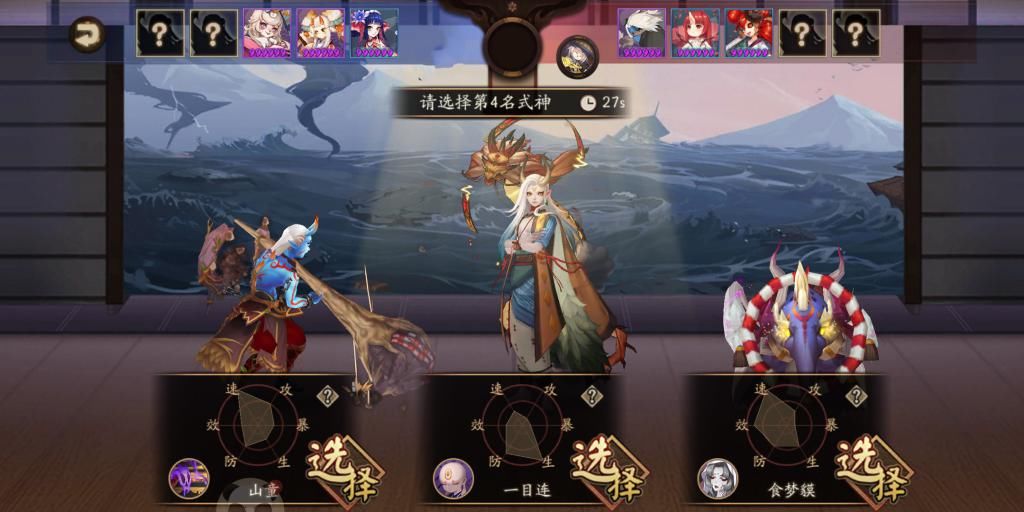
Task: Click 食梦貘's pale-faced skill icon
Action: pos(718,478)
